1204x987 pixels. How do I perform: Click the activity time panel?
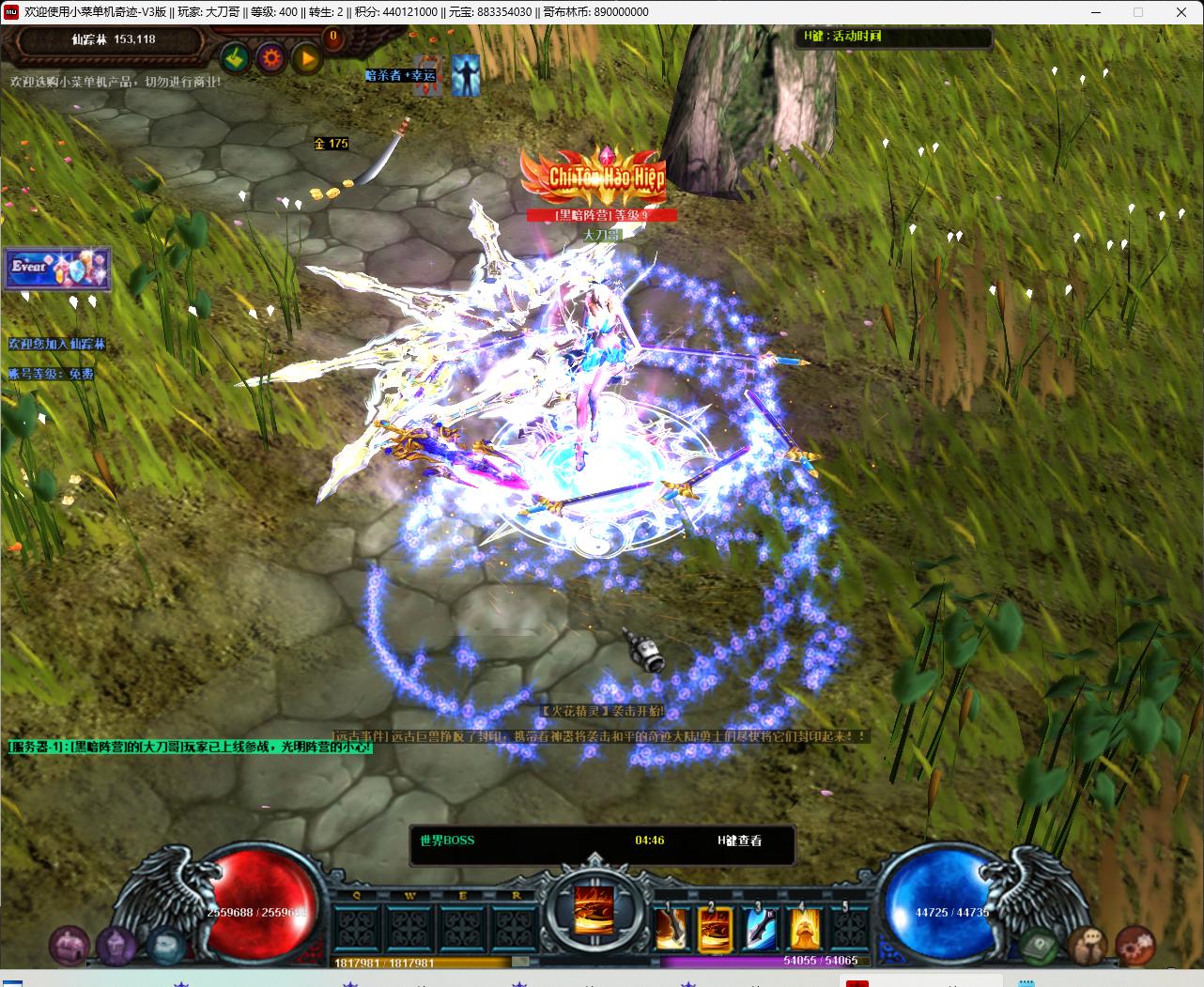pos(894,37)
